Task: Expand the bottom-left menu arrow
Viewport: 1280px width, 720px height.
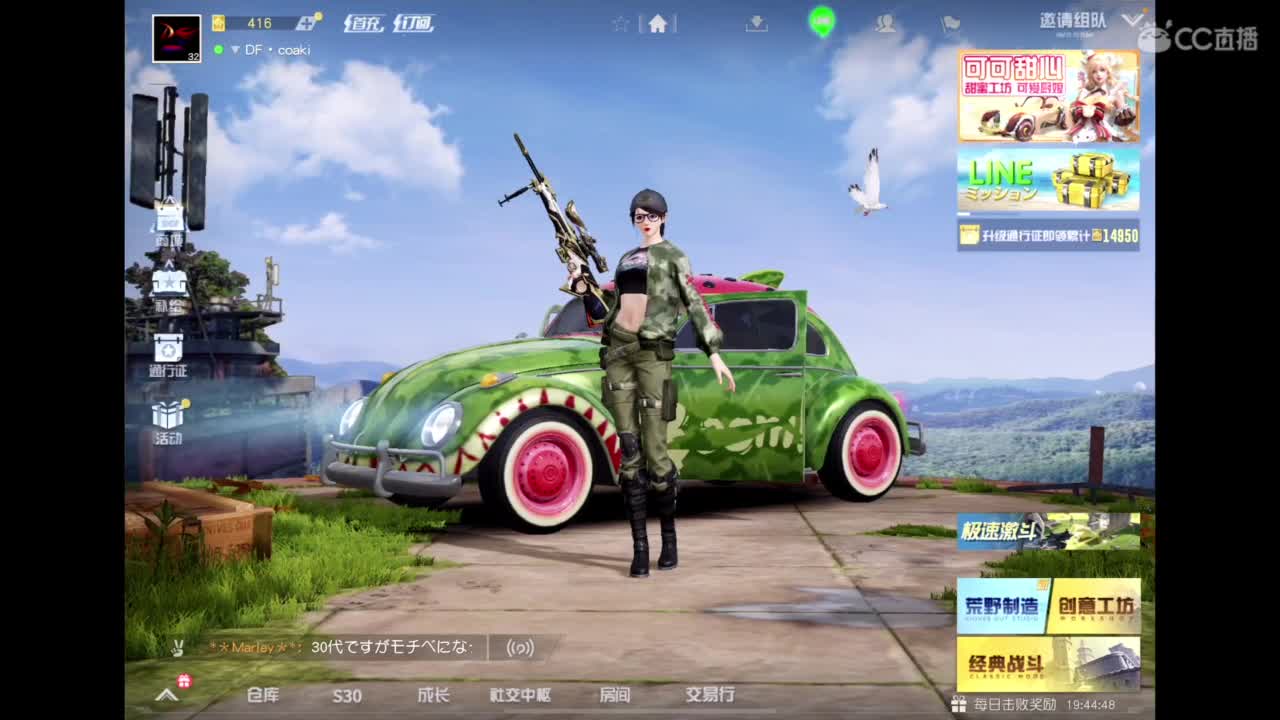Action: (x=166, y=696)
